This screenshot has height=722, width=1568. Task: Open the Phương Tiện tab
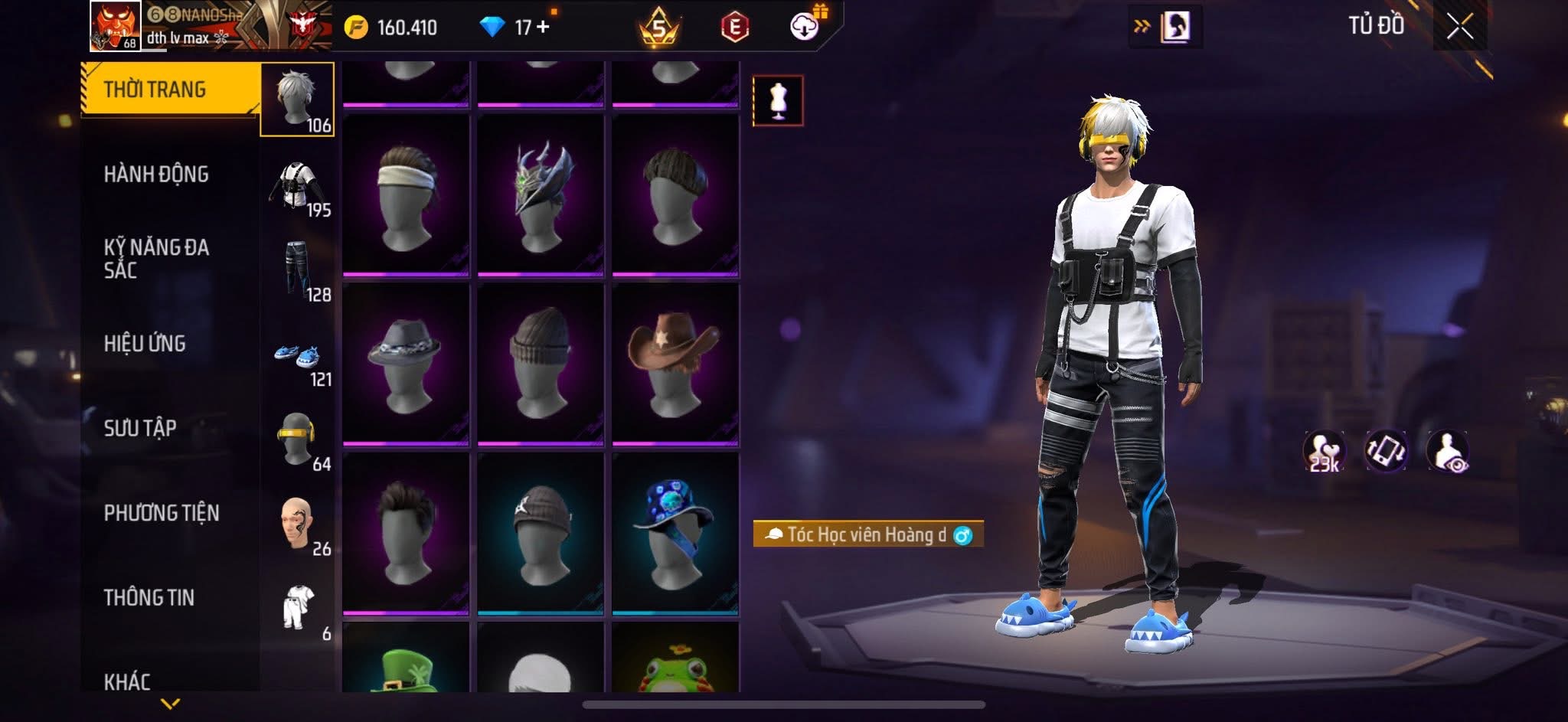tap(162, 513)
